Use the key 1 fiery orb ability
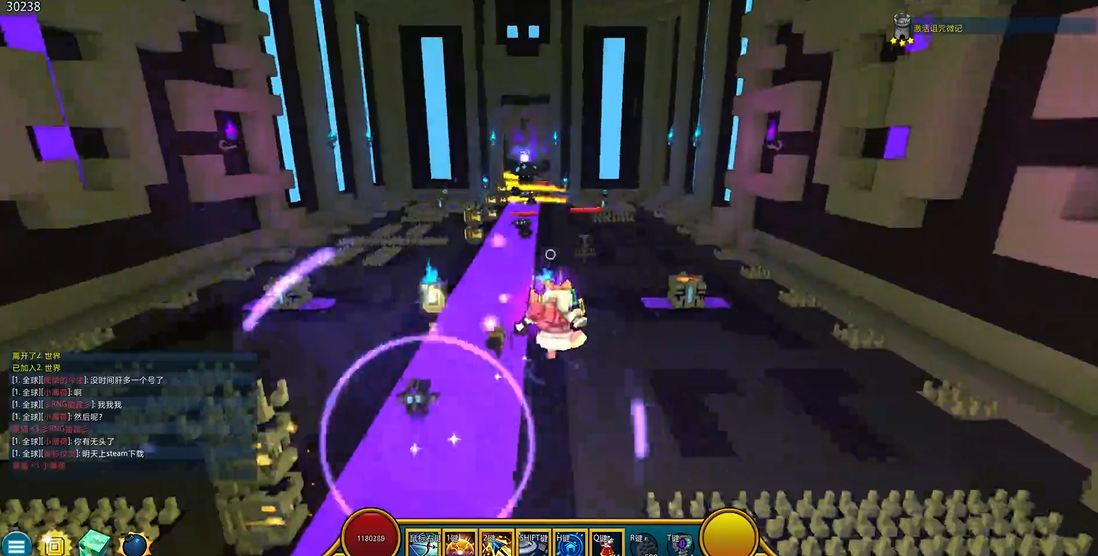Image resolution: width=1098 pixels, height=556 pixels. pyautogui.click(x=460, y=544)
